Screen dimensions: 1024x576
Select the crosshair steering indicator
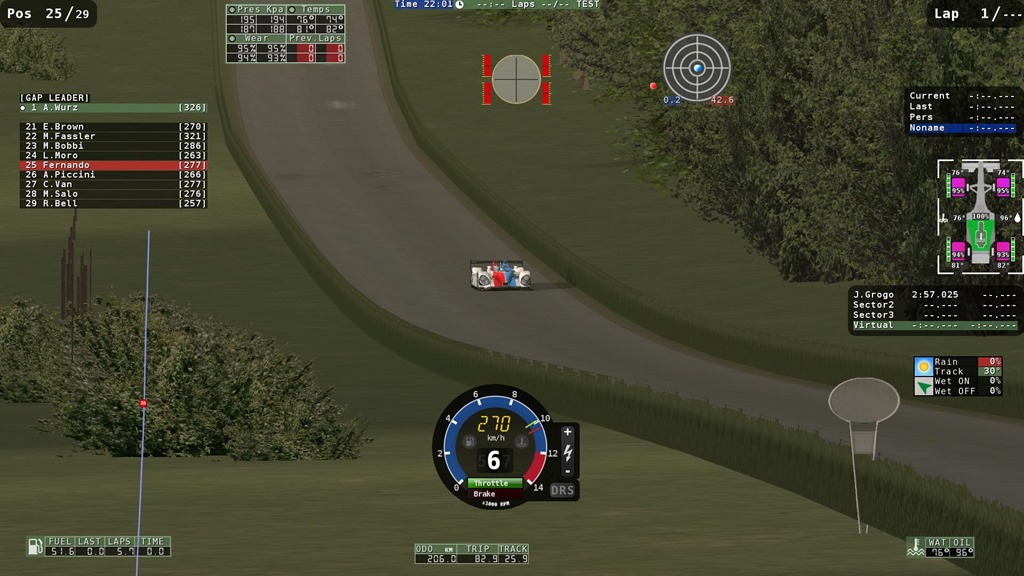[x=516, y=79]
